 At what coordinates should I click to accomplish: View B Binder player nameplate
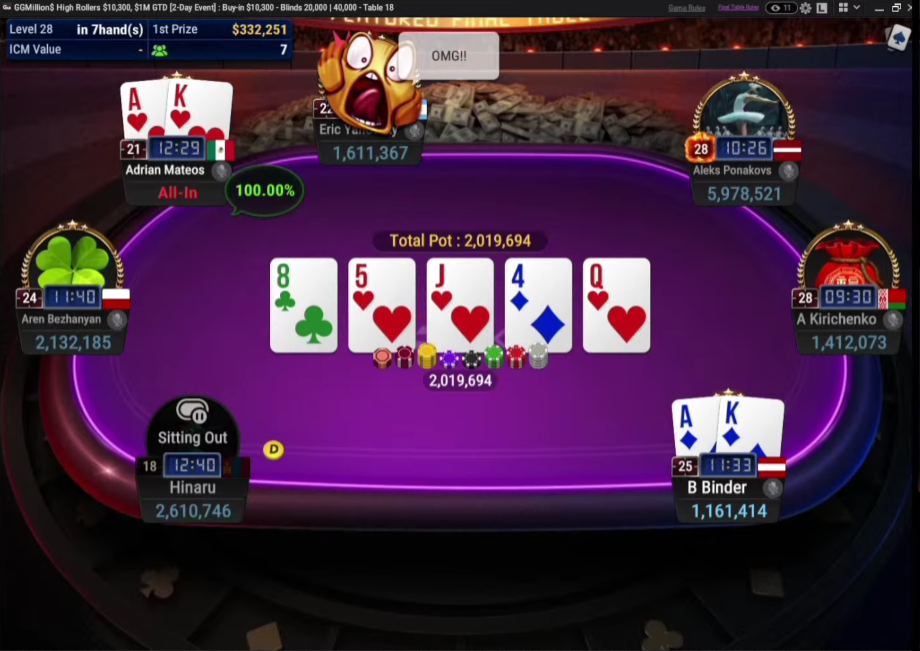coord(717,488)
